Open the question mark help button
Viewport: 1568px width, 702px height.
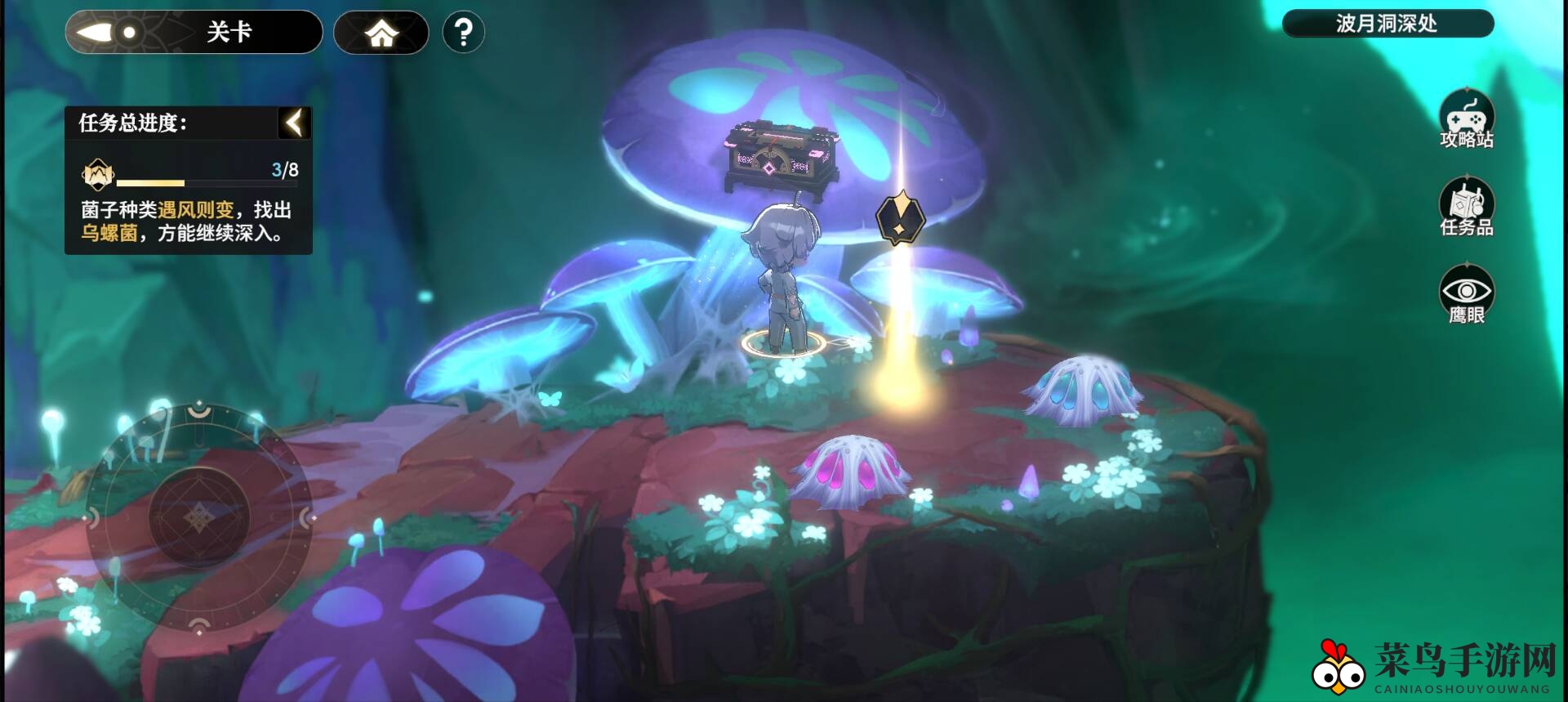click(463, 33)
